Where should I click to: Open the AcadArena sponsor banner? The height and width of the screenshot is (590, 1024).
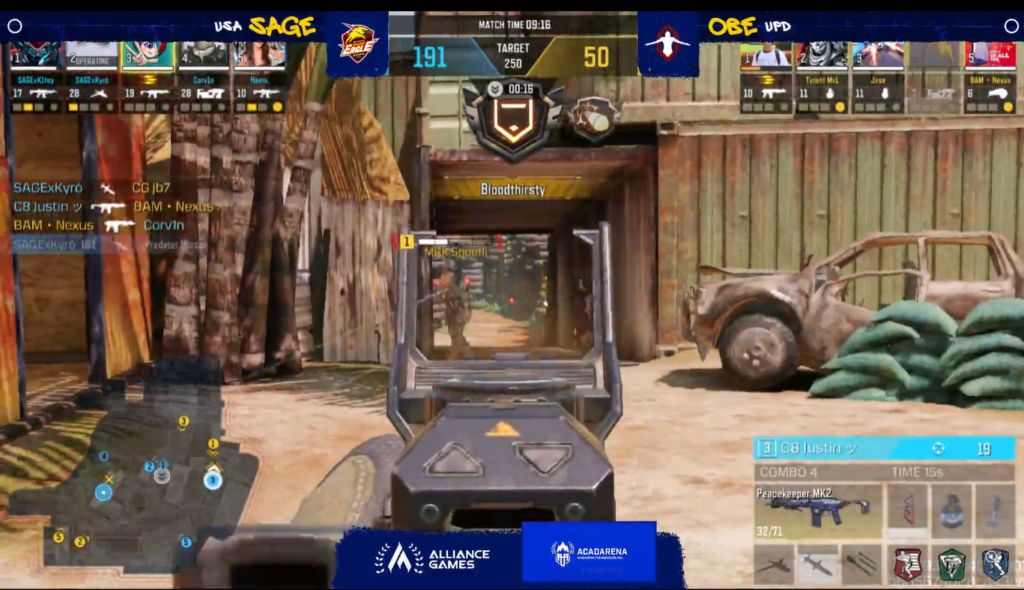[x=589, y=553]
